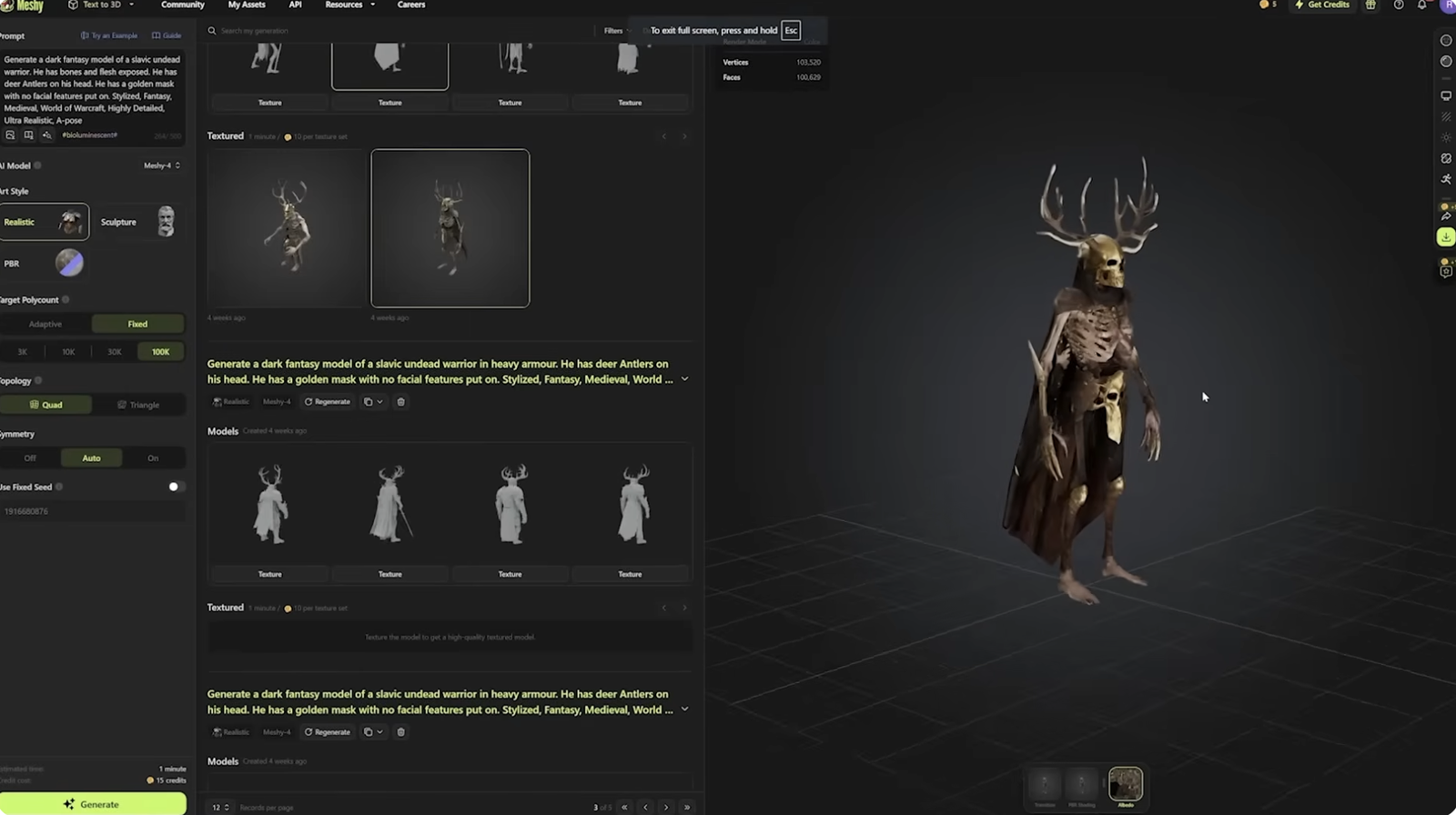This screenshot has height=815, width=1456.
Task: Turn symmetry Off
Action: pyautogui.click(x=30, y=458)
